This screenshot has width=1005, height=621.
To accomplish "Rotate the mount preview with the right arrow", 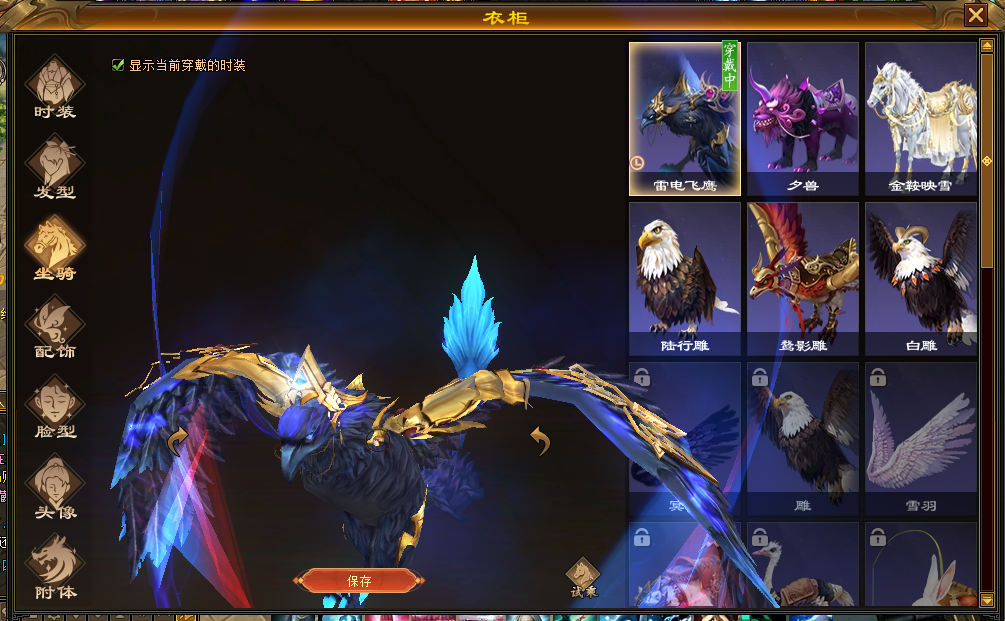I will click(540, 440).
